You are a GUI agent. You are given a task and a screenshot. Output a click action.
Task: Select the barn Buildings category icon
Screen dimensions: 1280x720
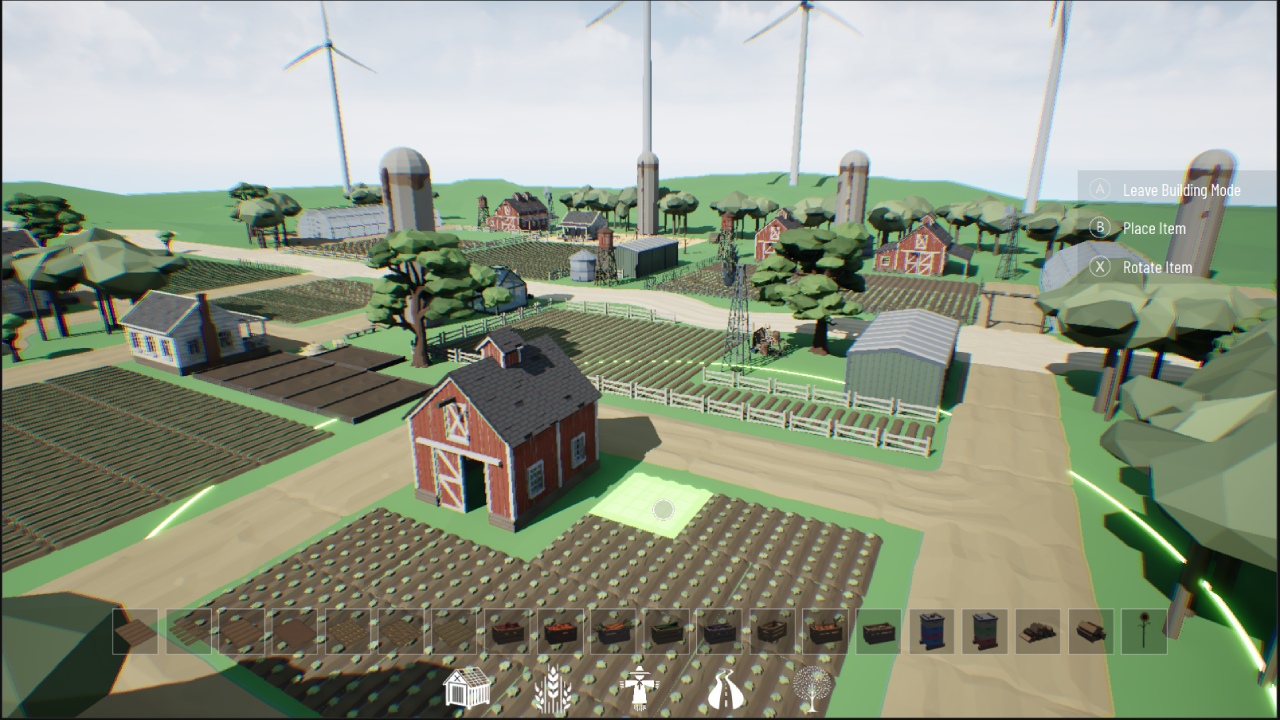466,688
